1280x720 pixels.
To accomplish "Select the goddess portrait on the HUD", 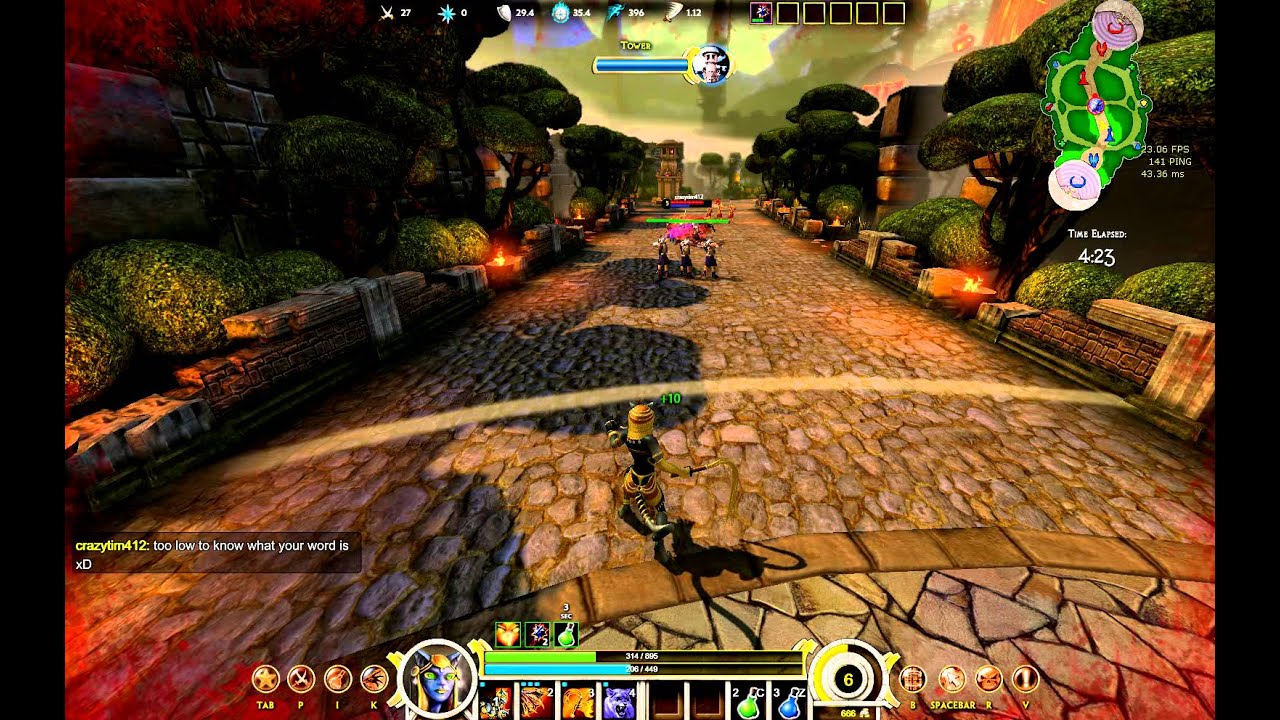I will tap(437, 678).
